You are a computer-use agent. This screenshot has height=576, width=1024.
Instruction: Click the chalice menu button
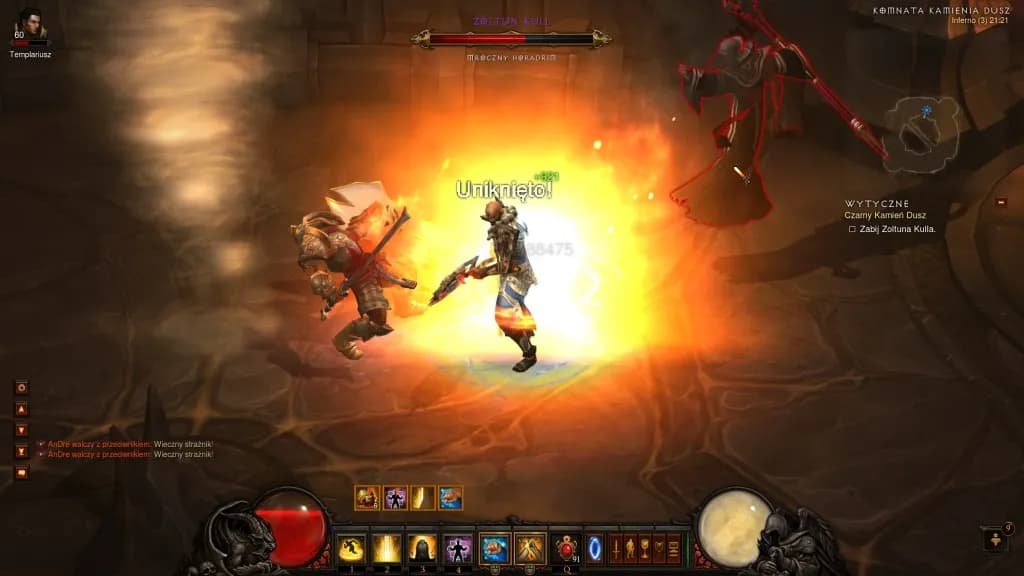[x=644, y=548]
